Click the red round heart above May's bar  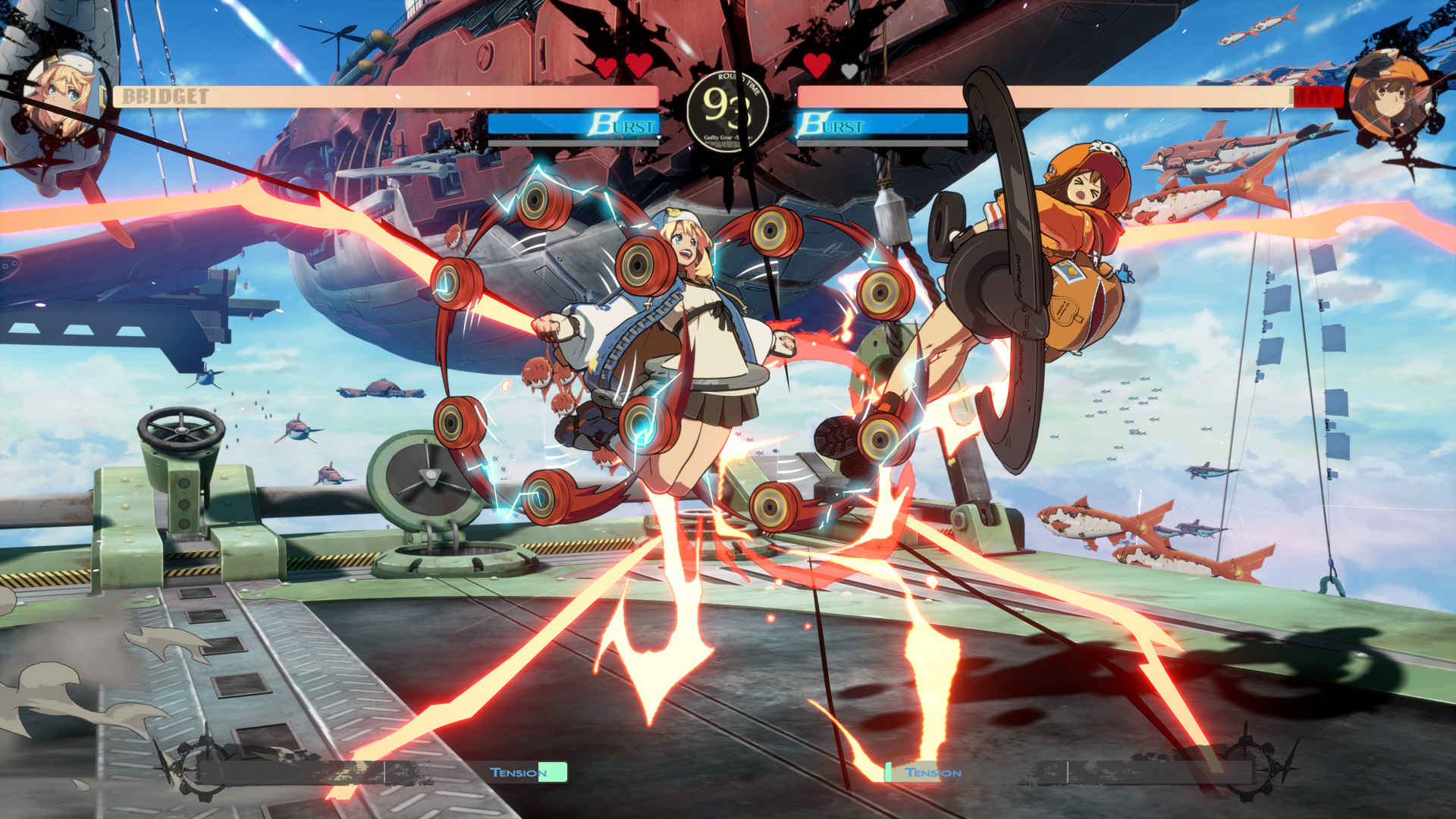pyautogui.click(x=817, y=66)
